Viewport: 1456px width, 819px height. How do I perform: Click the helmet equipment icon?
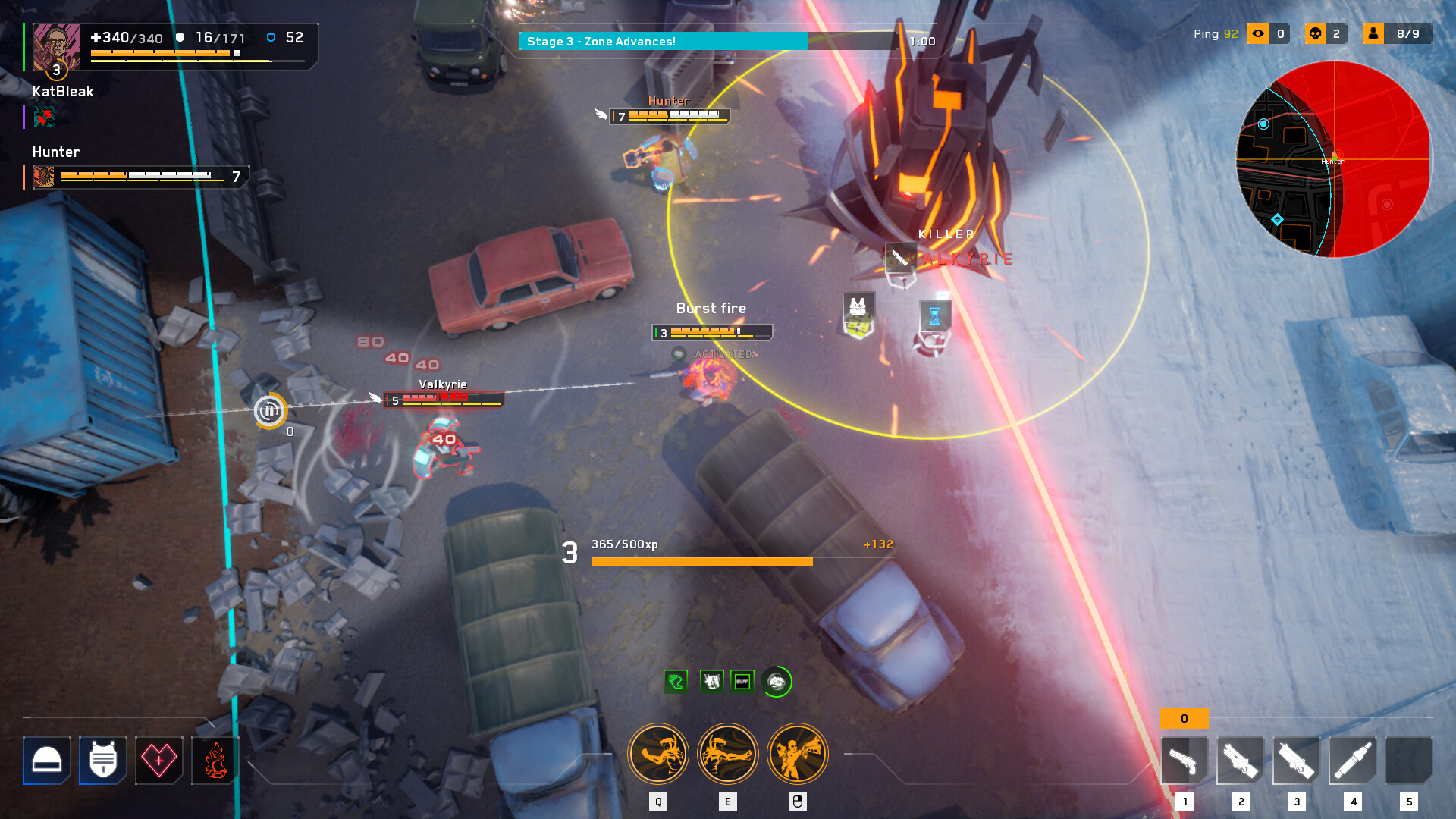coord(47,761)
